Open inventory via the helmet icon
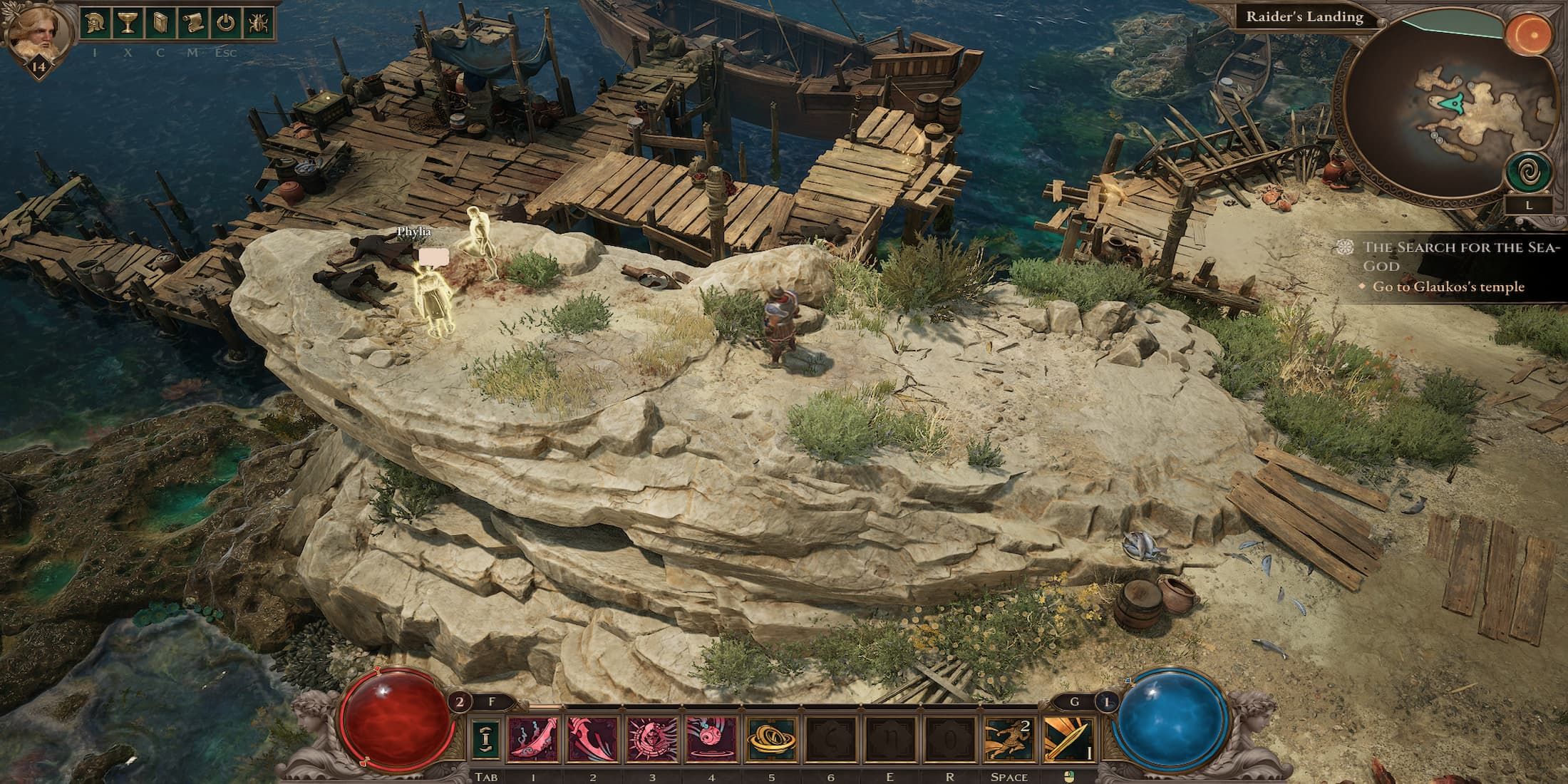This screenshot has height=784, width=1568. coord(94,24)
